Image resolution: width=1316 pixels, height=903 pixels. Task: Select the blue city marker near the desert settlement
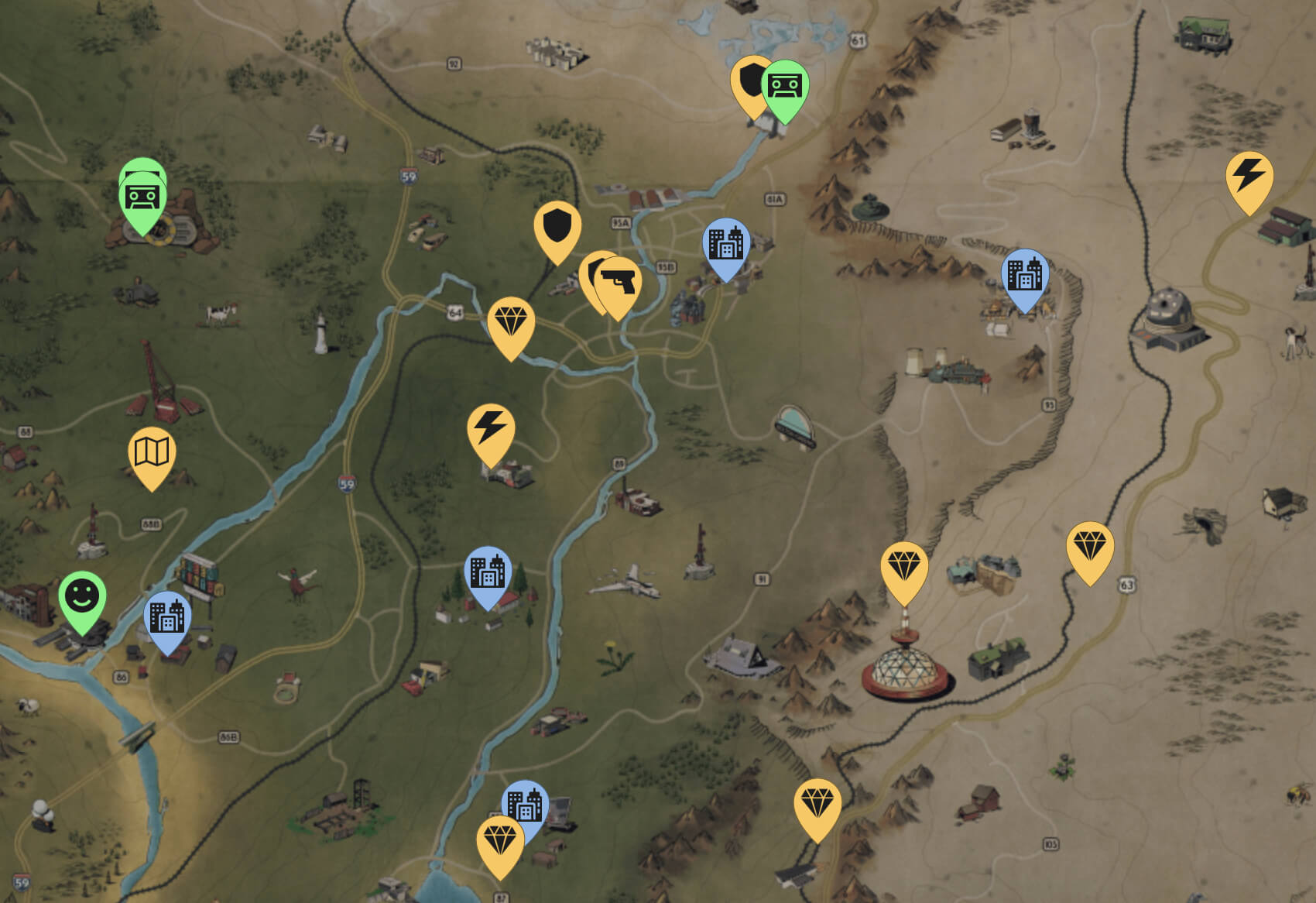[x=1023, y=275]
